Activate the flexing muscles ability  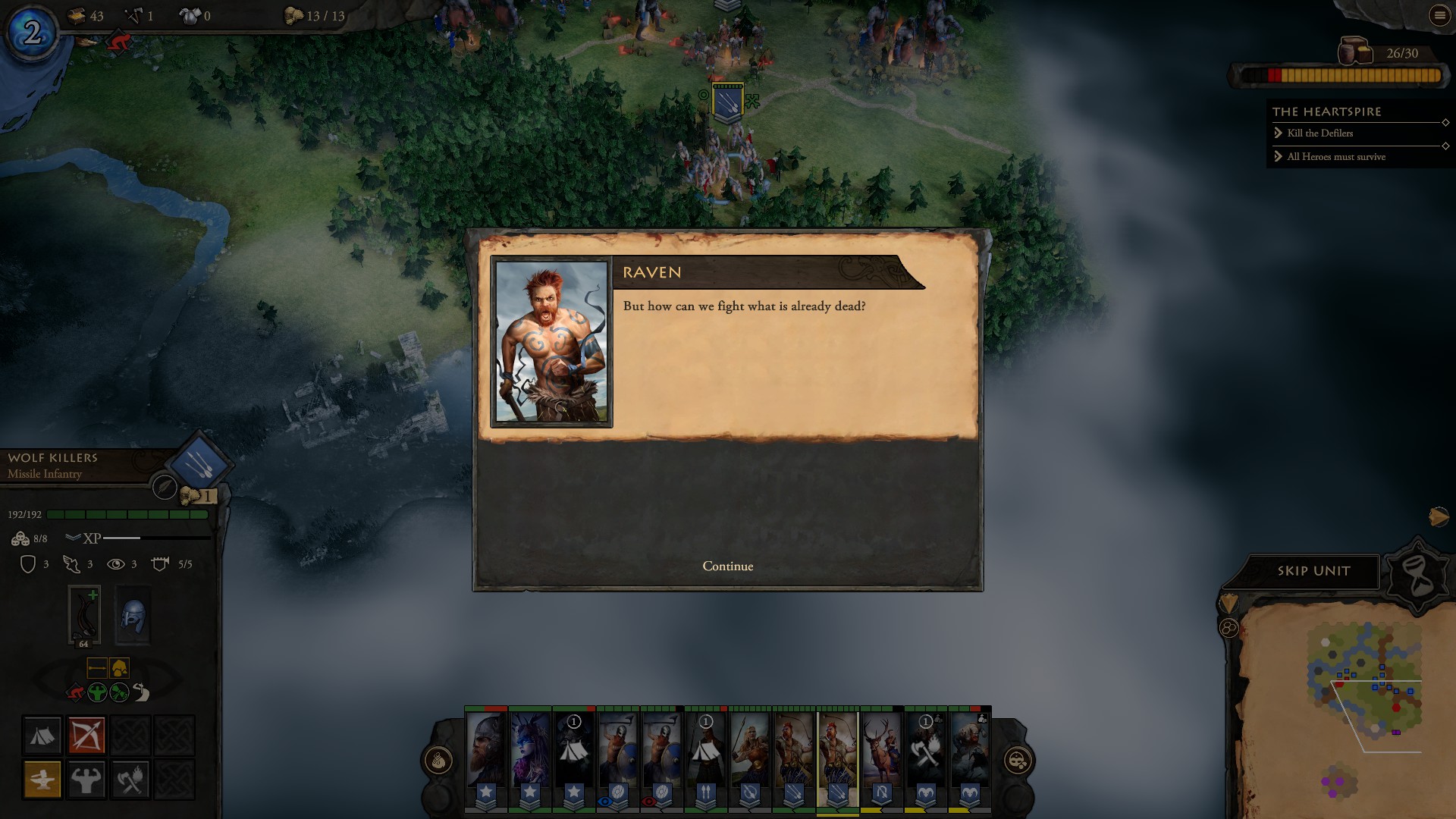click(86, 779)
